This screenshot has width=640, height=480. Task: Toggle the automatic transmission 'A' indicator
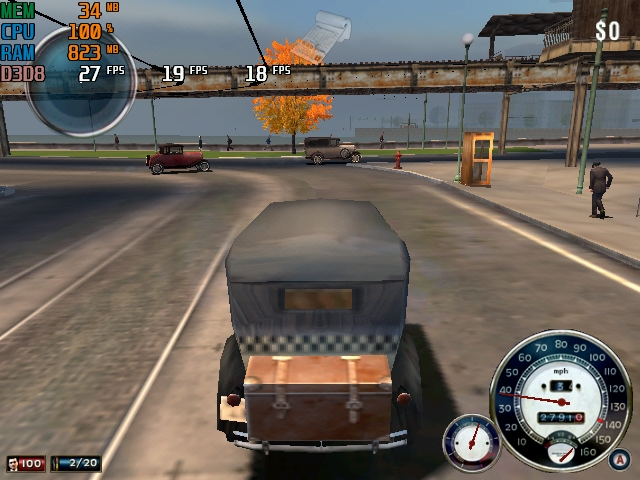point(620,459)
